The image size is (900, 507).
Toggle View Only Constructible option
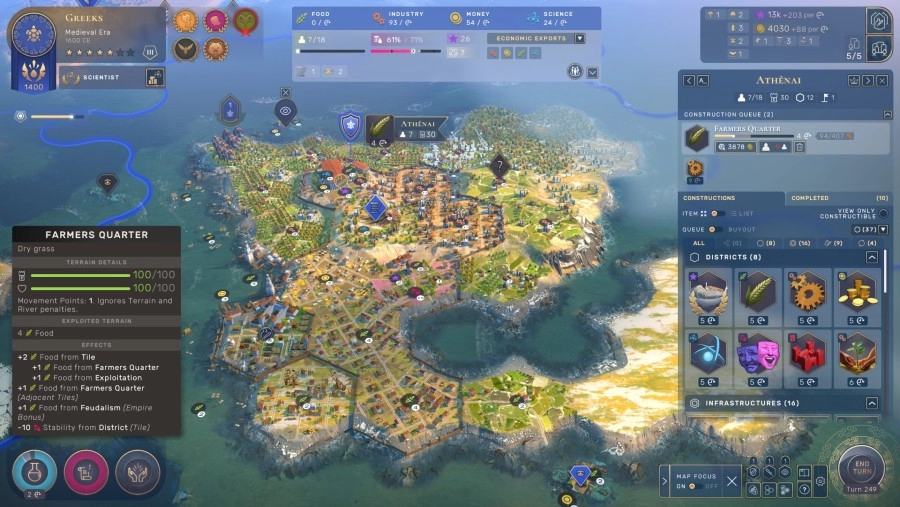coord(882,213)
